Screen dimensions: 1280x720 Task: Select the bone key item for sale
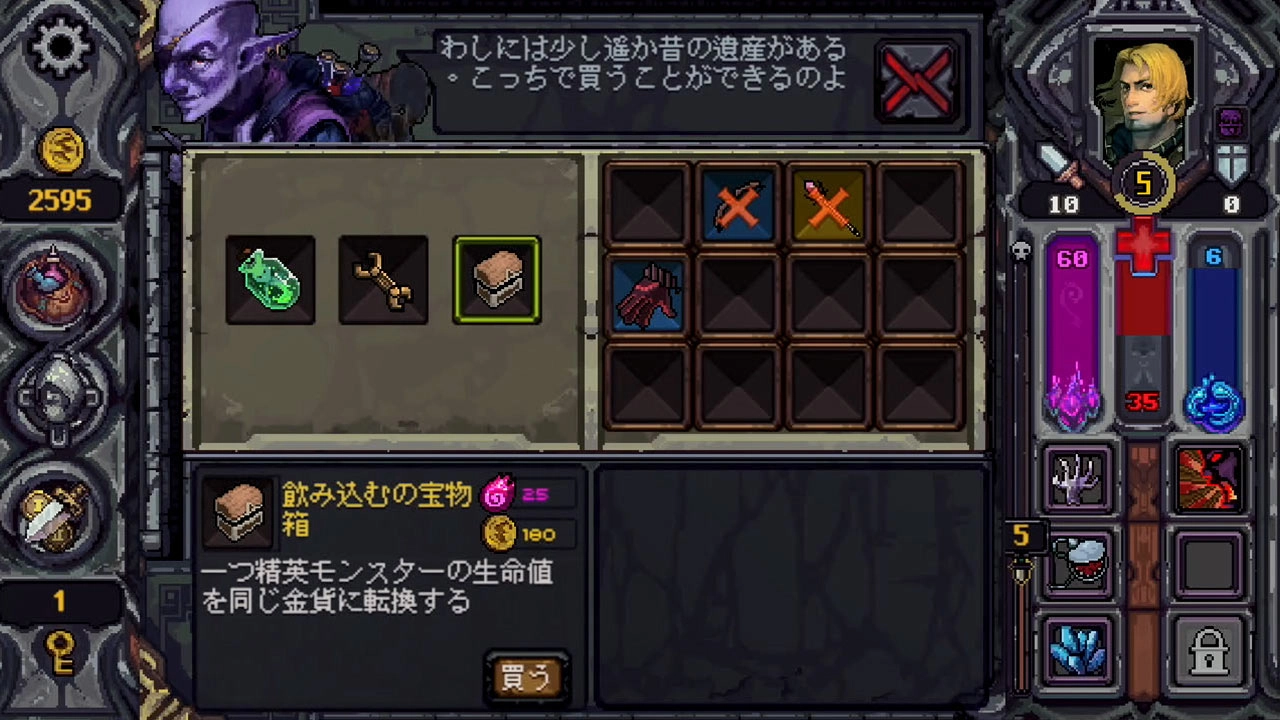[x=383, y=279]
